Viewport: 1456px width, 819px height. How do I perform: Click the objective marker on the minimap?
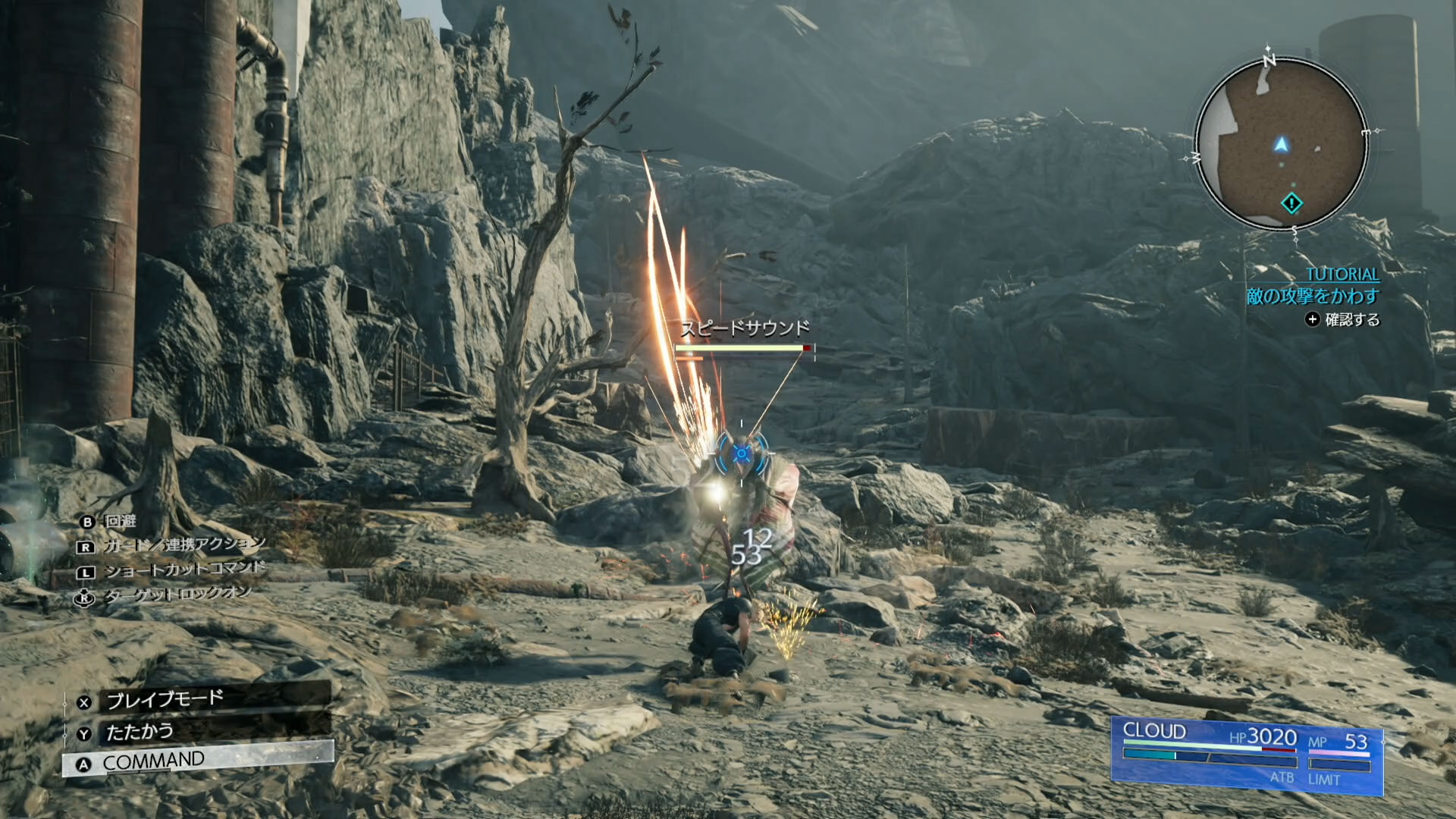point(1291,203)
